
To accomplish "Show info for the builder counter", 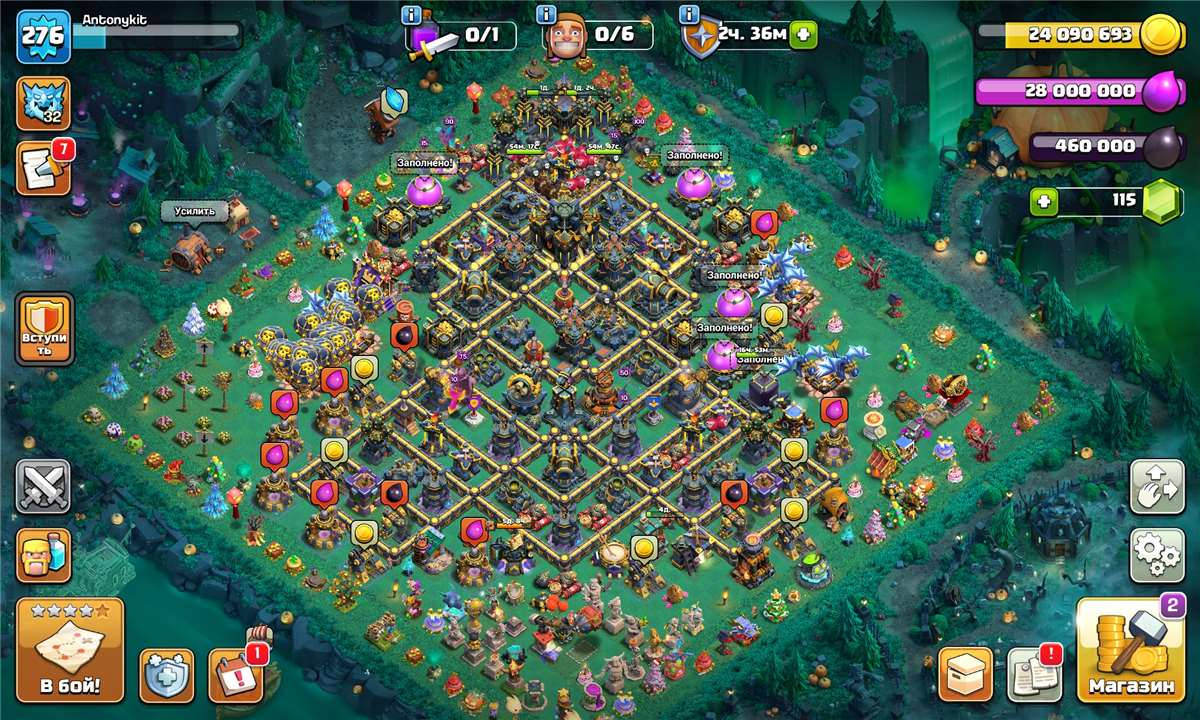I will click(x=547, y=14).
